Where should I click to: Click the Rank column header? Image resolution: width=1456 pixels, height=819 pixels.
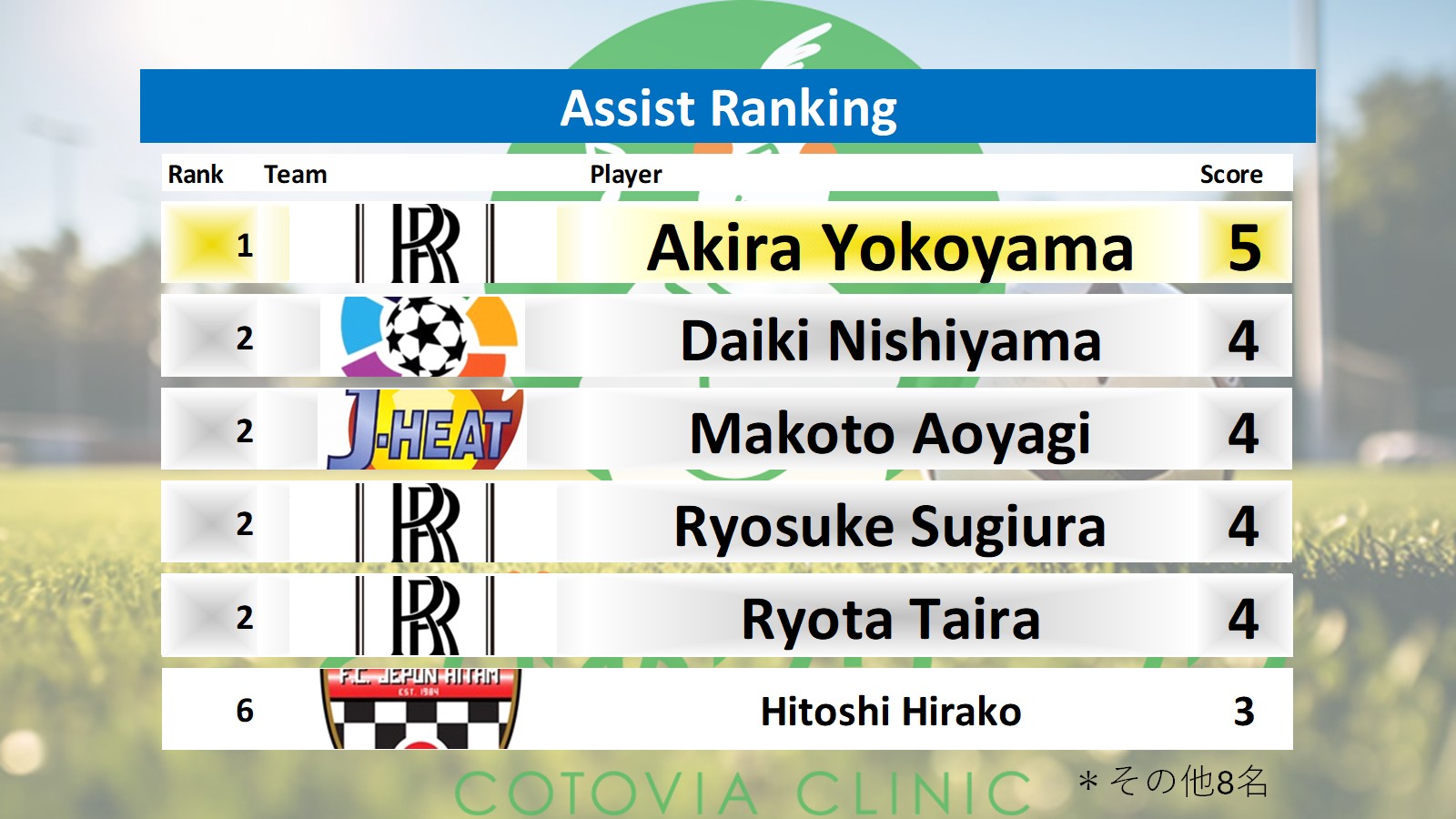[195, 174]
